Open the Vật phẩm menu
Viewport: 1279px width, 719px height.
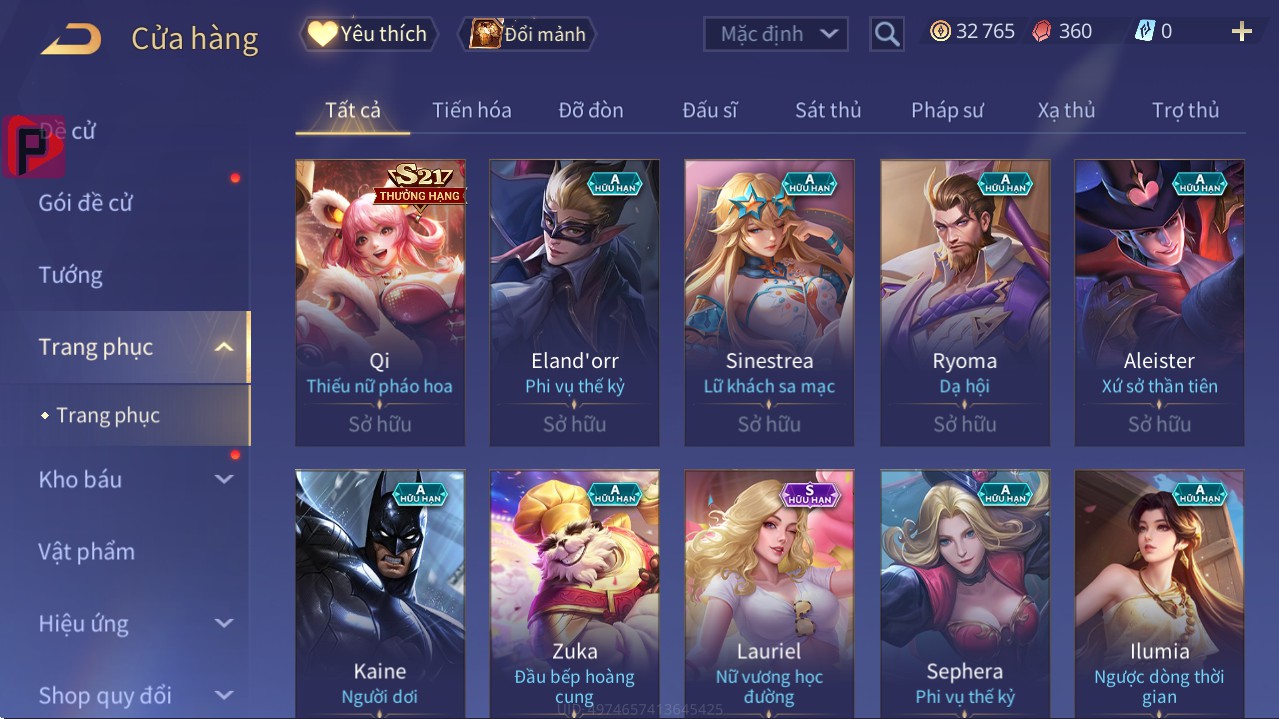point(86,551)
